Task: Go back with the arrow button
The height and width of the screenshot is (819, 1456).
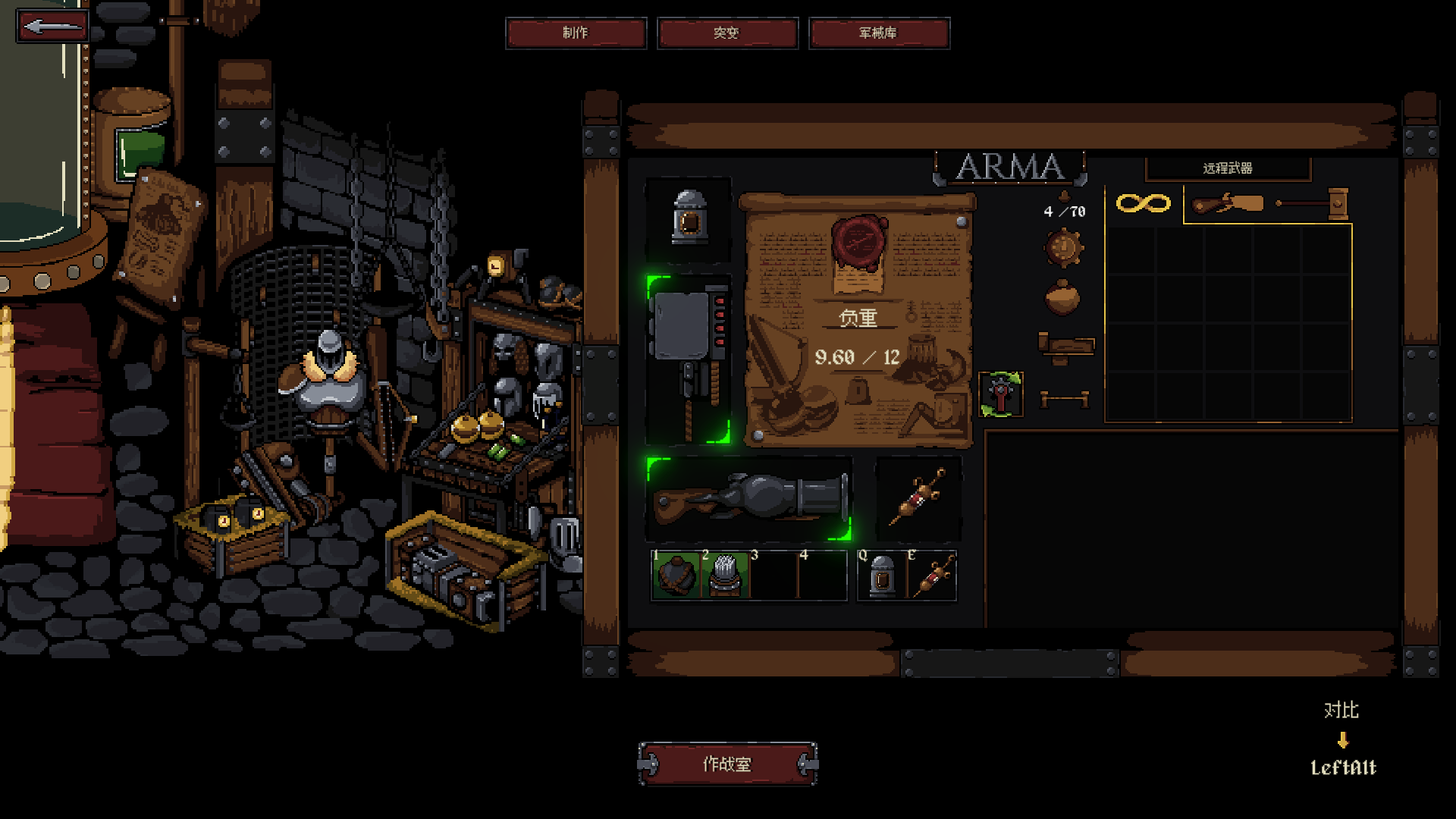Action: (x=52, y=27)
